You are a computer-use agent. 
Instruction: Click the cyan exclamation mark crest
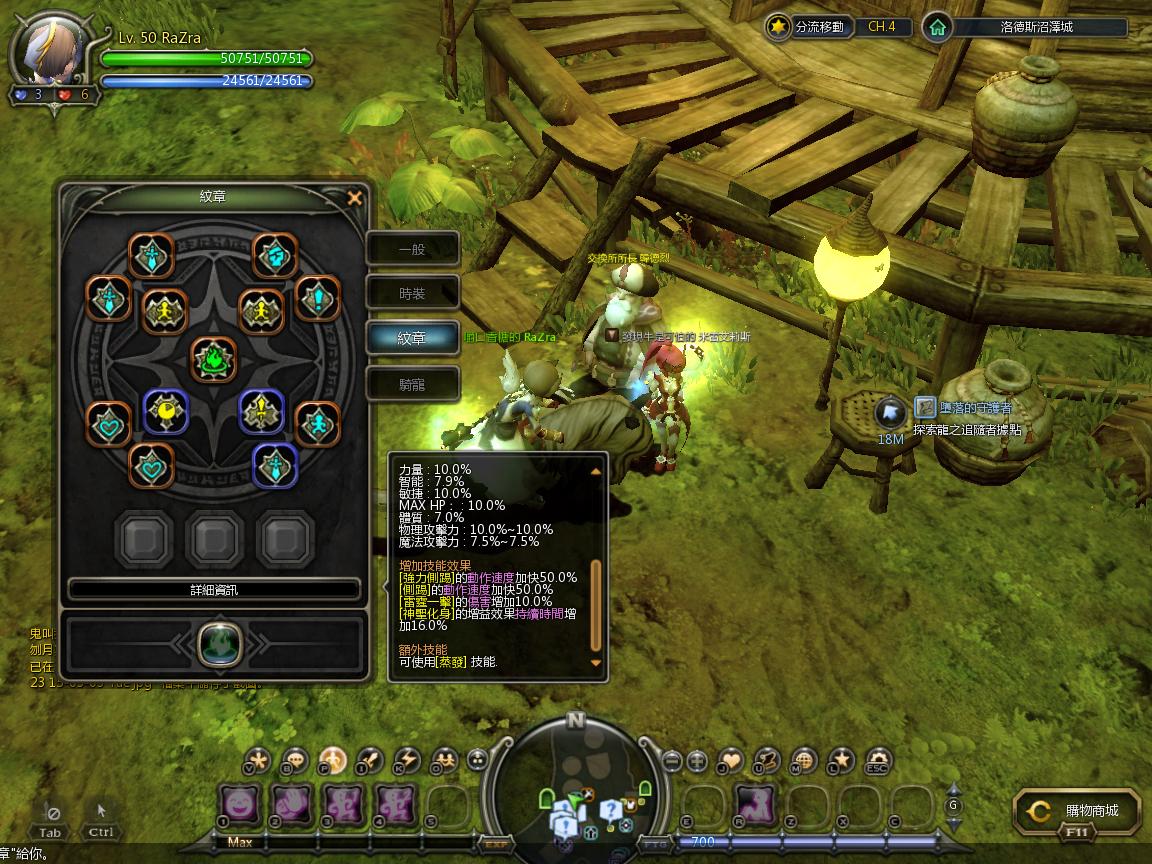[x=318, y=298]
